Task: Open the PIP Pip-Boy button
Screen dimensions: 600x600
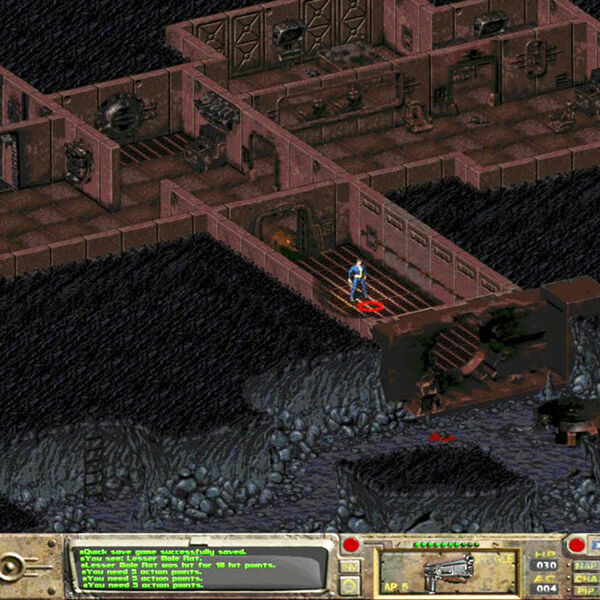Action: click(x=585, y=592)
